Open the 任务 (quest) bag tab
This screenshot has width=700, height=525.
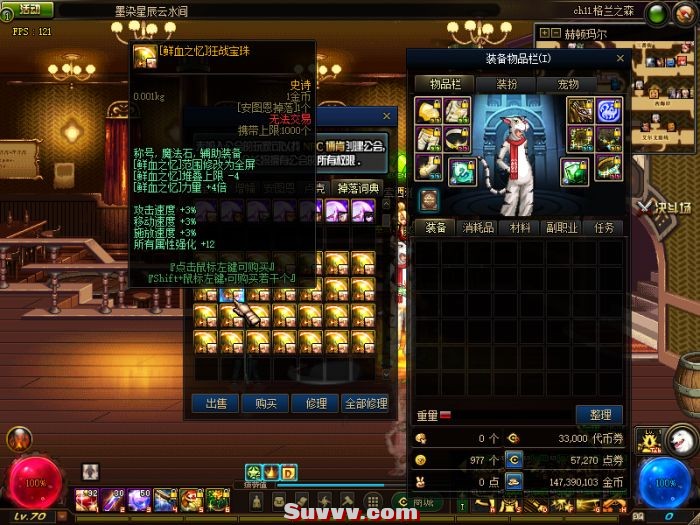606,228
